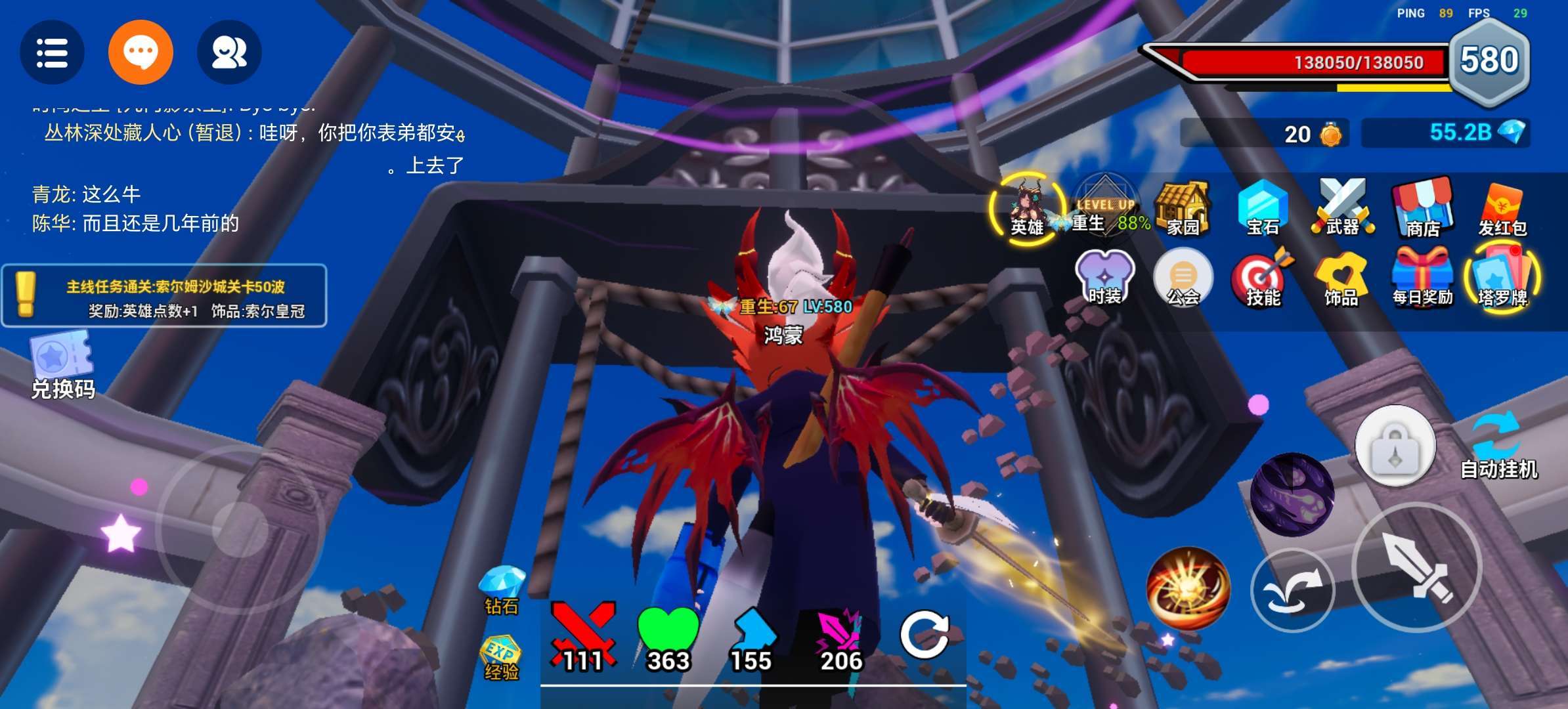Open the 饰品 accessories menu
This screenshot has height=709, width=1568.
tap(1341, 278)
